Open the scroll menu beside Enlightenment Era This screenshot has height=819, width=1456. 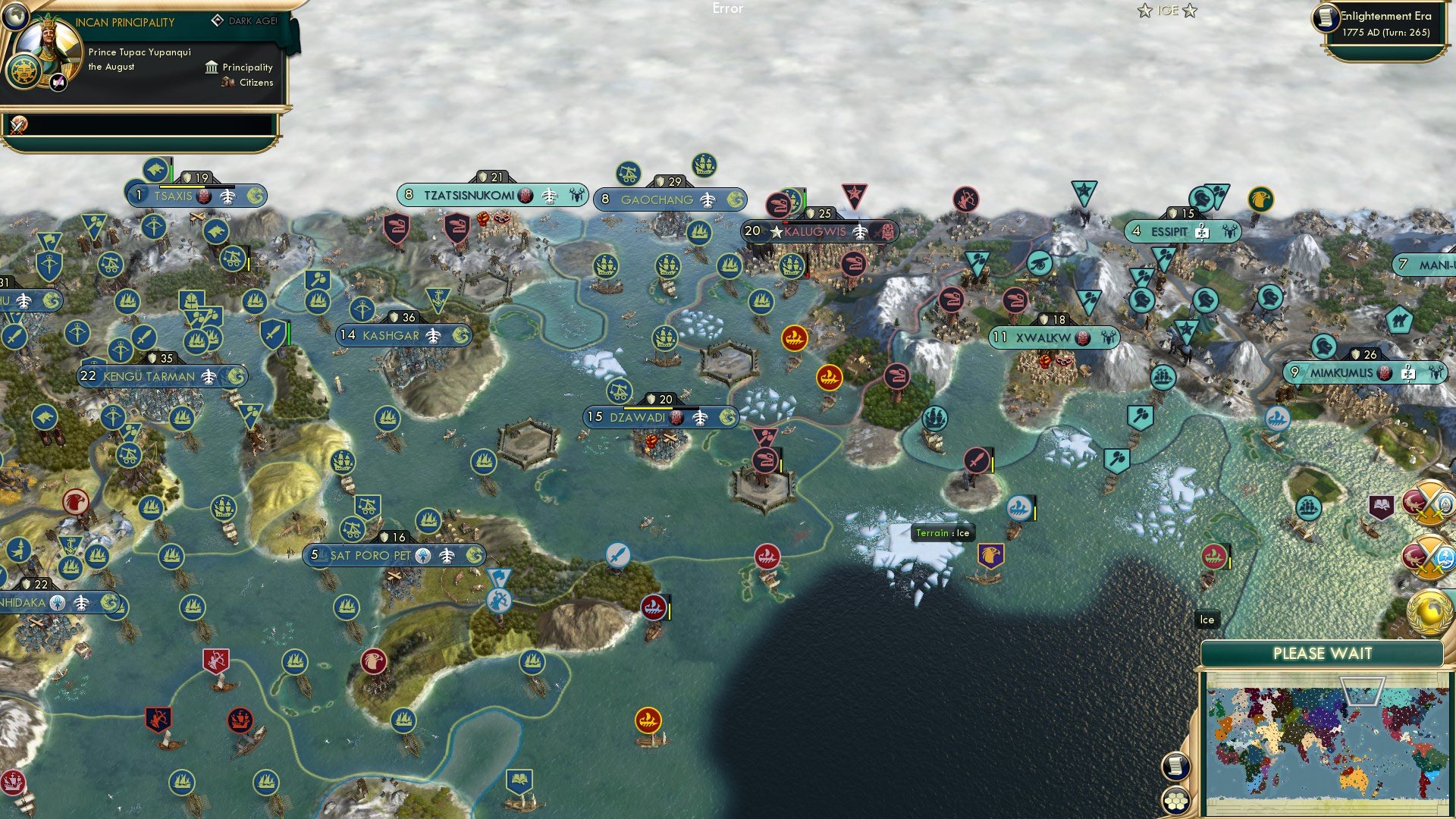tap(1326, 18)
